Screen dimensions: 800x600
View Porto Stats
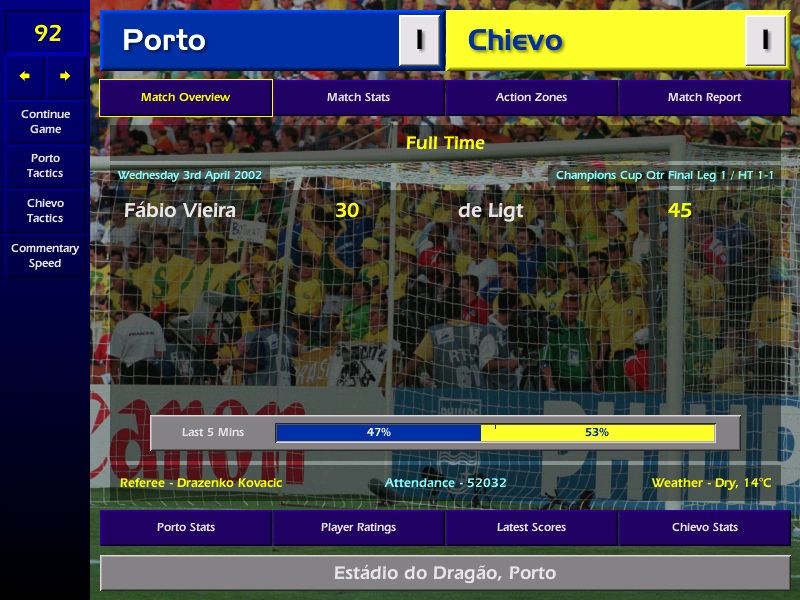click(185, 527)
